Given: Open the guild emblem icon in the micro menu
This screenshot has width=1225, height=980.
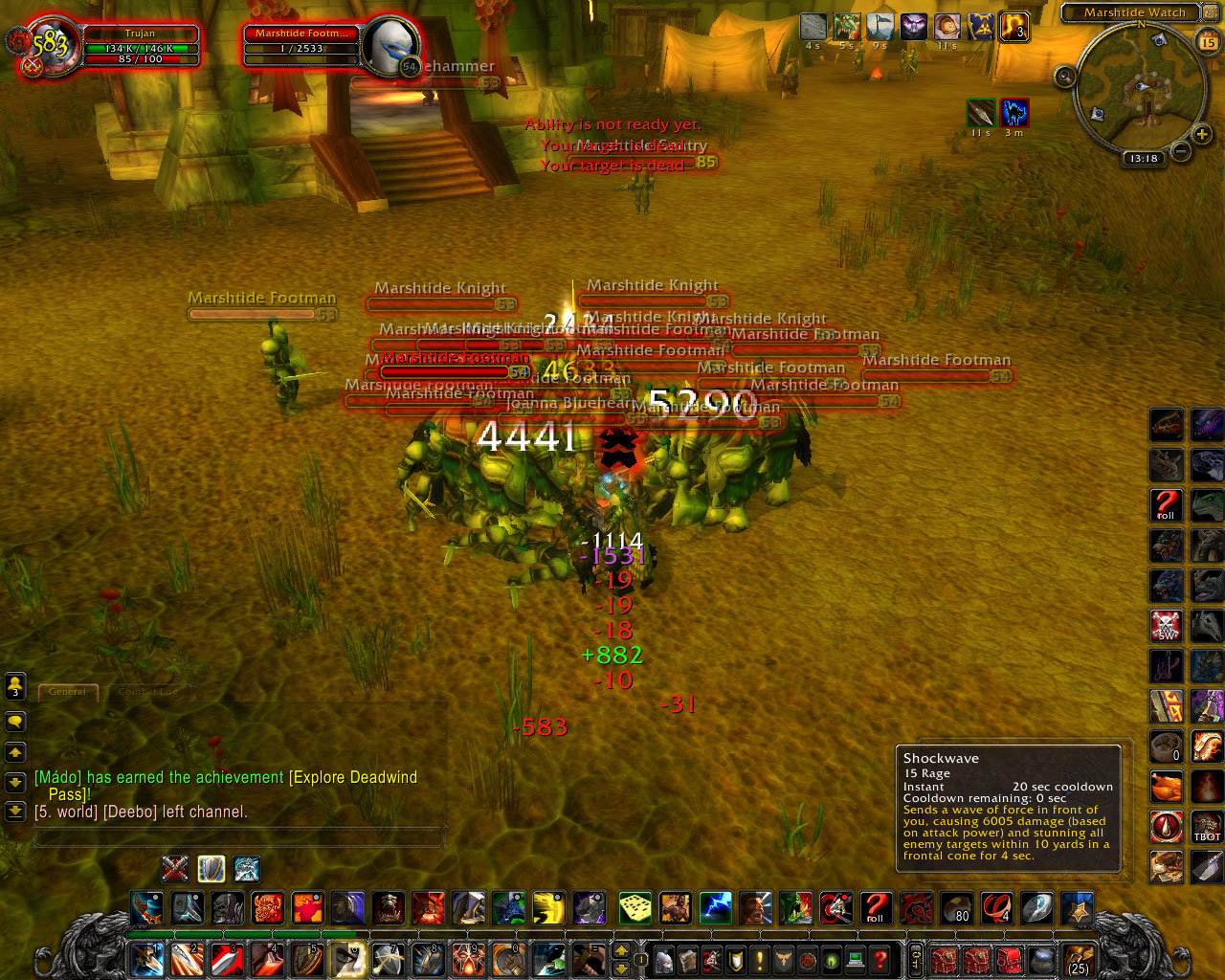Looking at the screenshot, I should tap(783, 960).
